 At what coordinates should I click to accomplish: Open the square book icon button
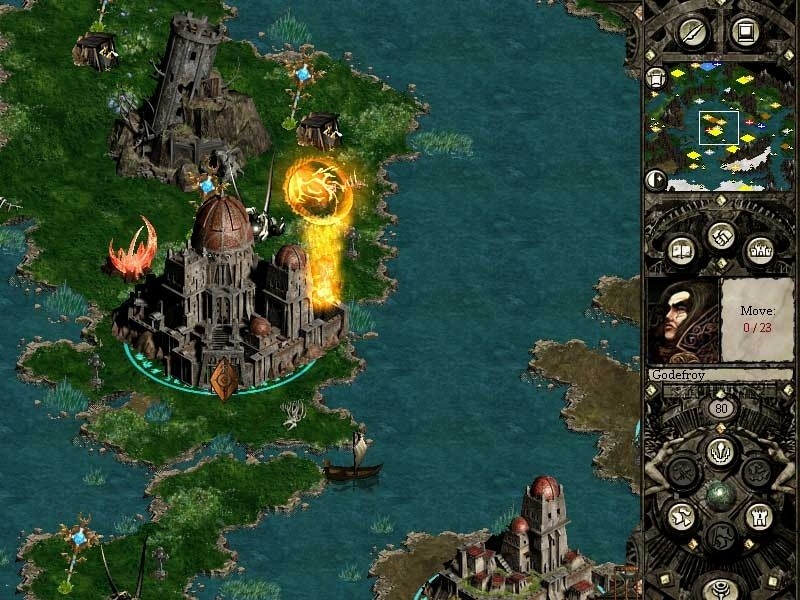point(744,32)
